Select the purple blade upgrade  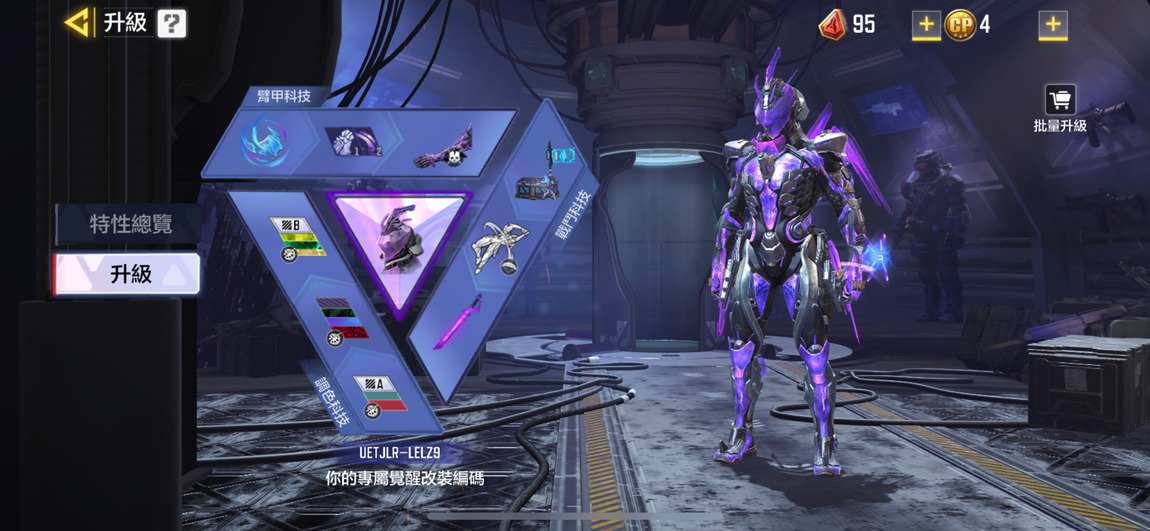[x=457, y=322]
